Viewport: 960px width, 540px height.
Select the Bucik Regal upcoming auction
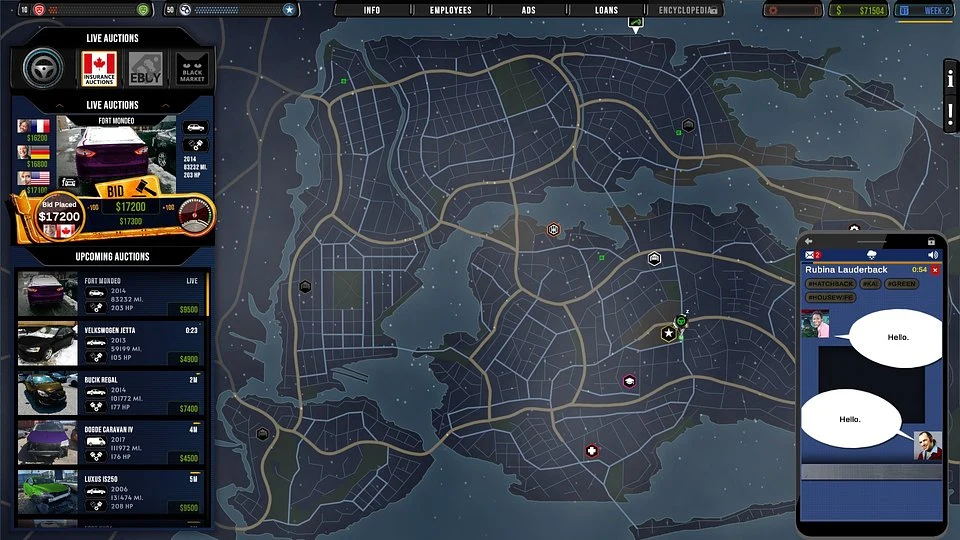coord(111,394)
